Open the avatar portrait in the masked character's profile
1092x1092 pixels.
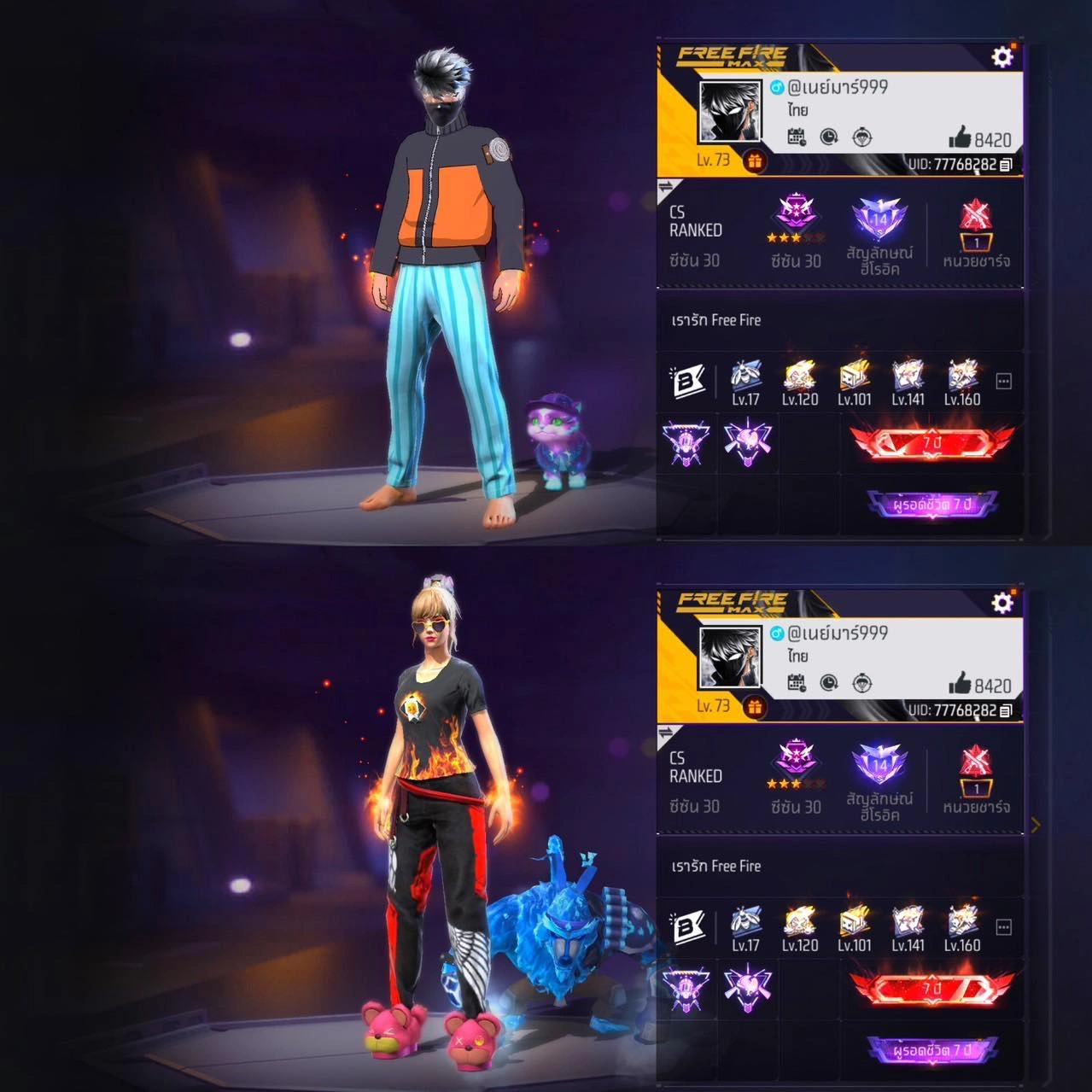tap(730, 112)
